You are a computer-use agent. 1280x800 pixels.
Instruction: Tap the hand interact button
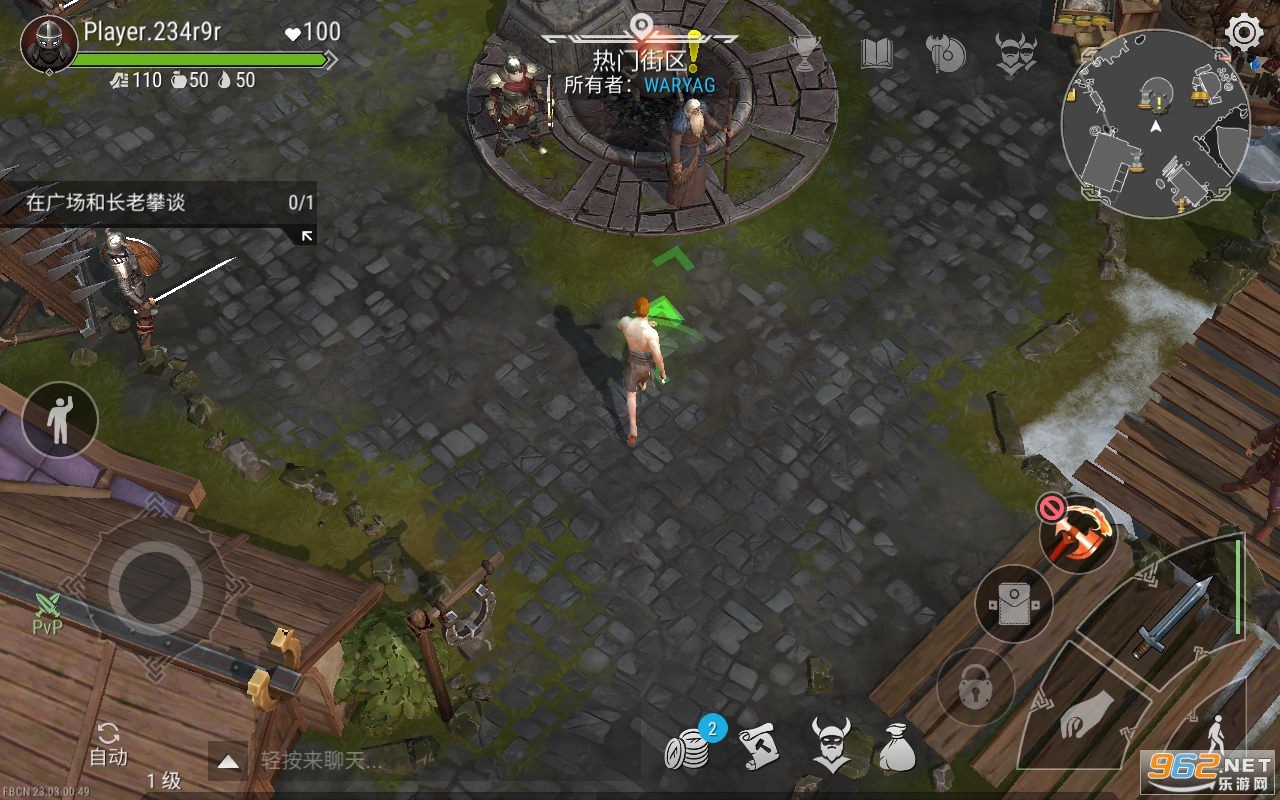tap(1083, 717)
